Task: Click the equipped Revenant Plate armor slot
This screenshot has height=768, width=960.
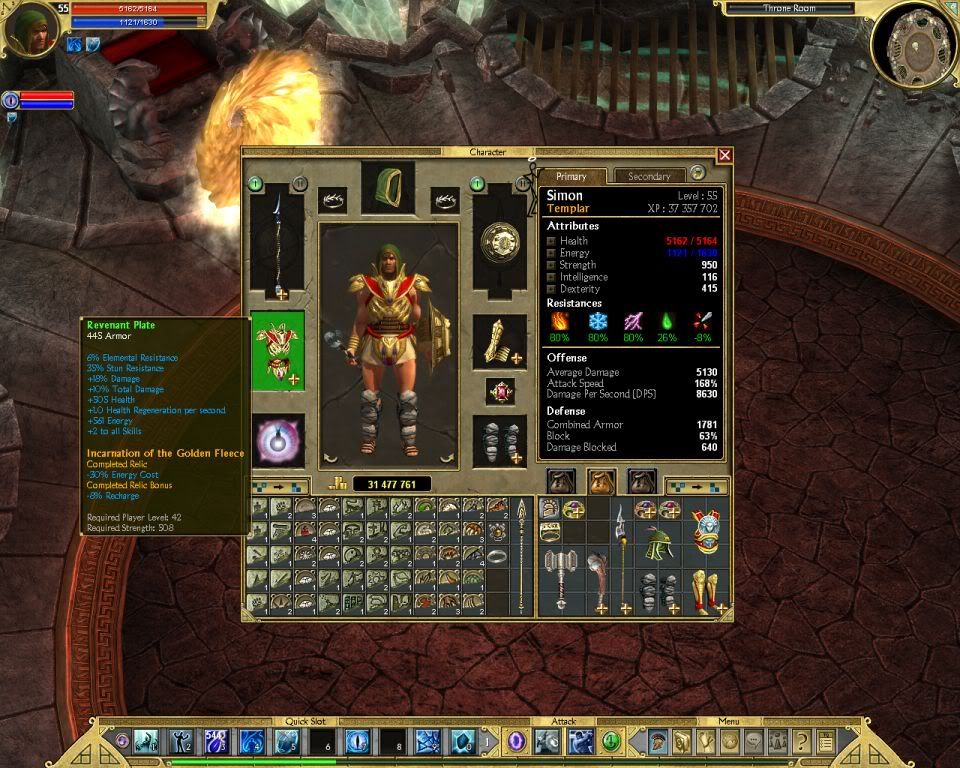Action: coord(277,350)
